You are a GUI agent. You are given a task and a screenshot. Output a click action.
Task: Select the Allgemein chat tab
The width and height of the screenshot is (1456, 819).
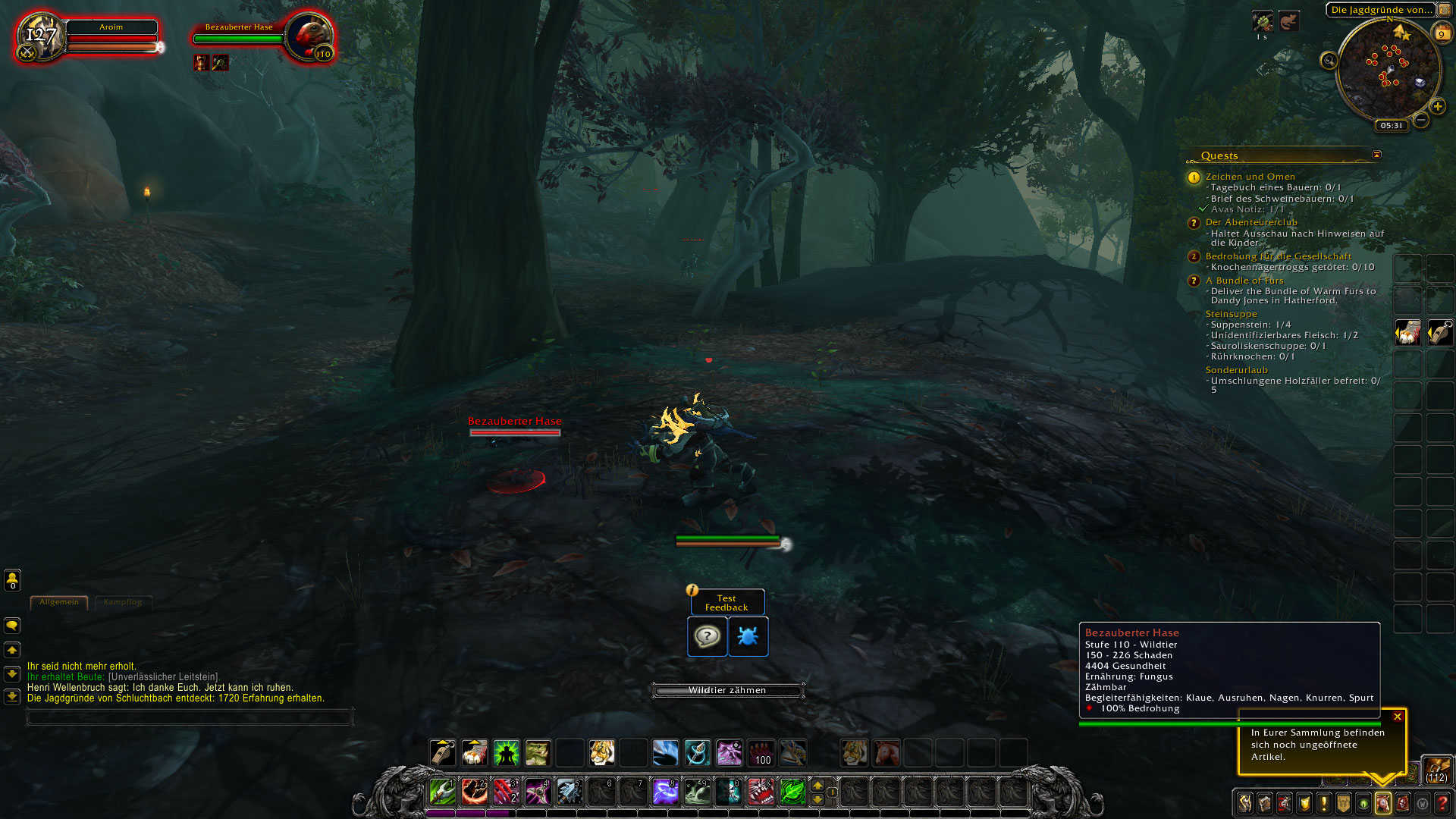coord(59,602)
